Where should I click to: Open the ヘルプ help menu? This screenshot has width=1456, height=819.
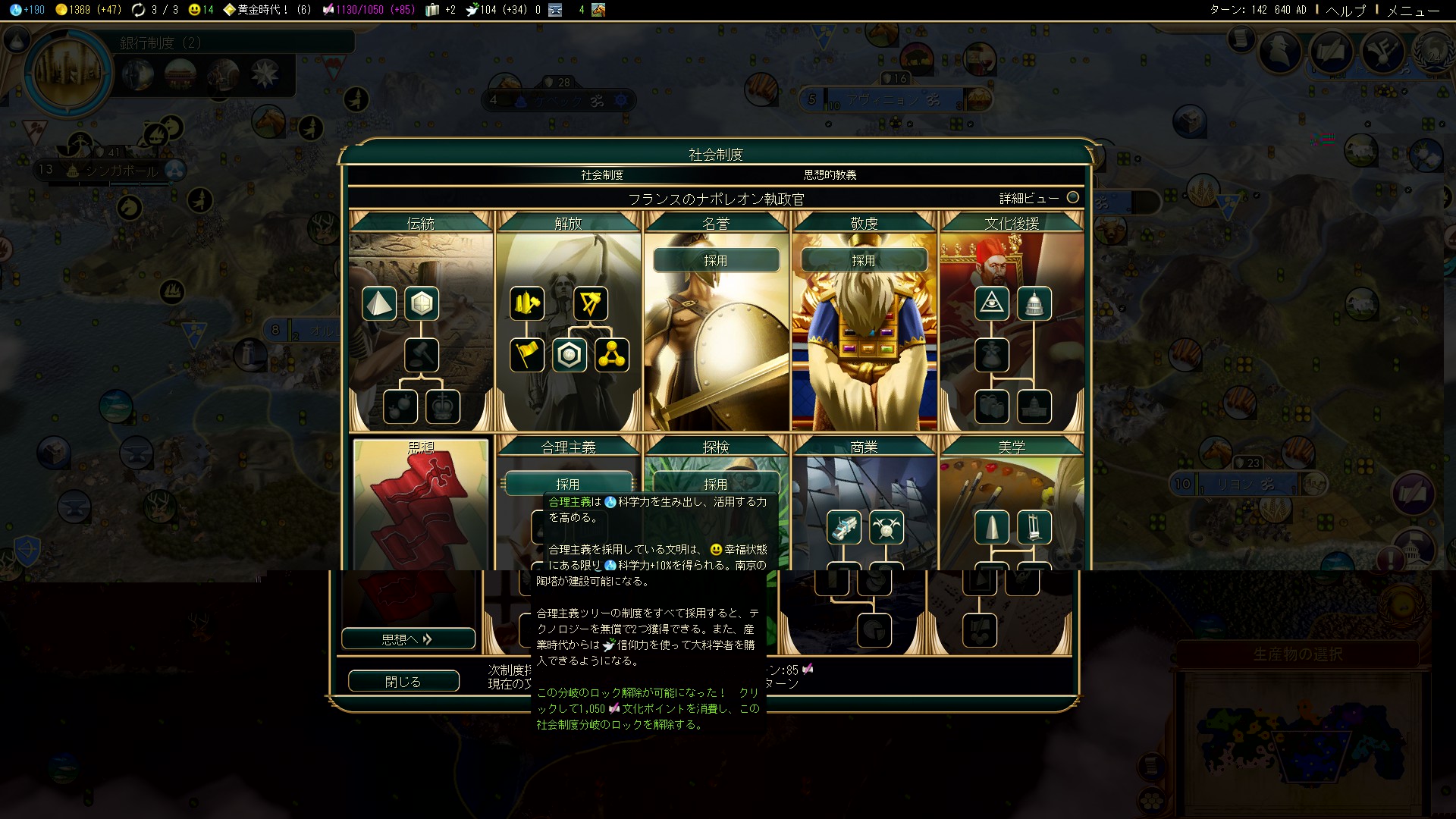tap(1345, 10)
